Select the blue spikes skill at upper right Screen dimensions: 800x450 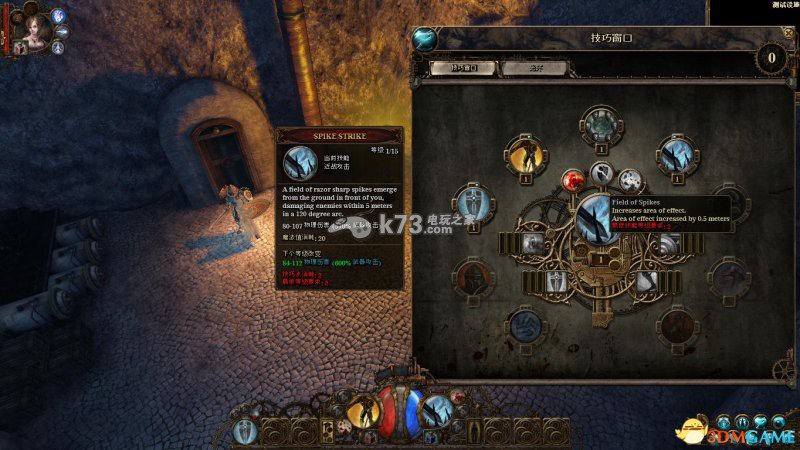click(678, 155)
